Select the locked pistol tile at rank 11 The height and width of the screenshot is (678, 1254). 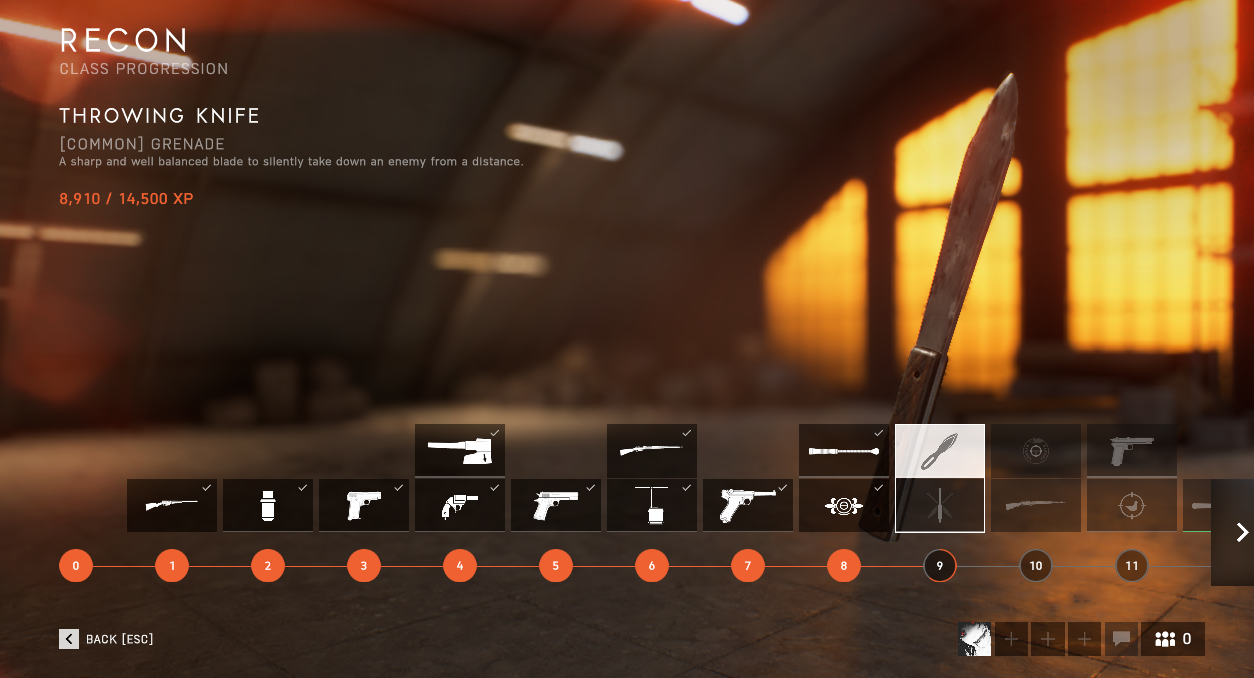click(1131, 450)
